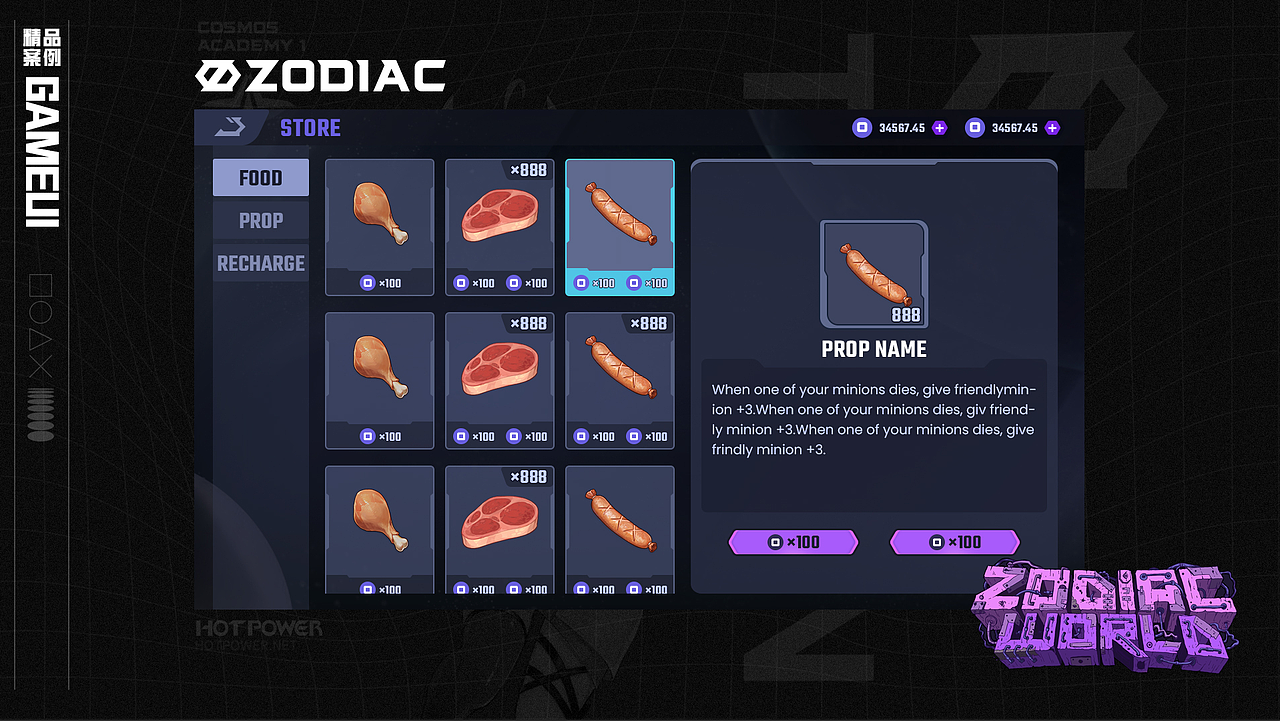Viewport: 1280px width, 721px height.
Task: Open the PROP category tab
Action: coord(260,221)
